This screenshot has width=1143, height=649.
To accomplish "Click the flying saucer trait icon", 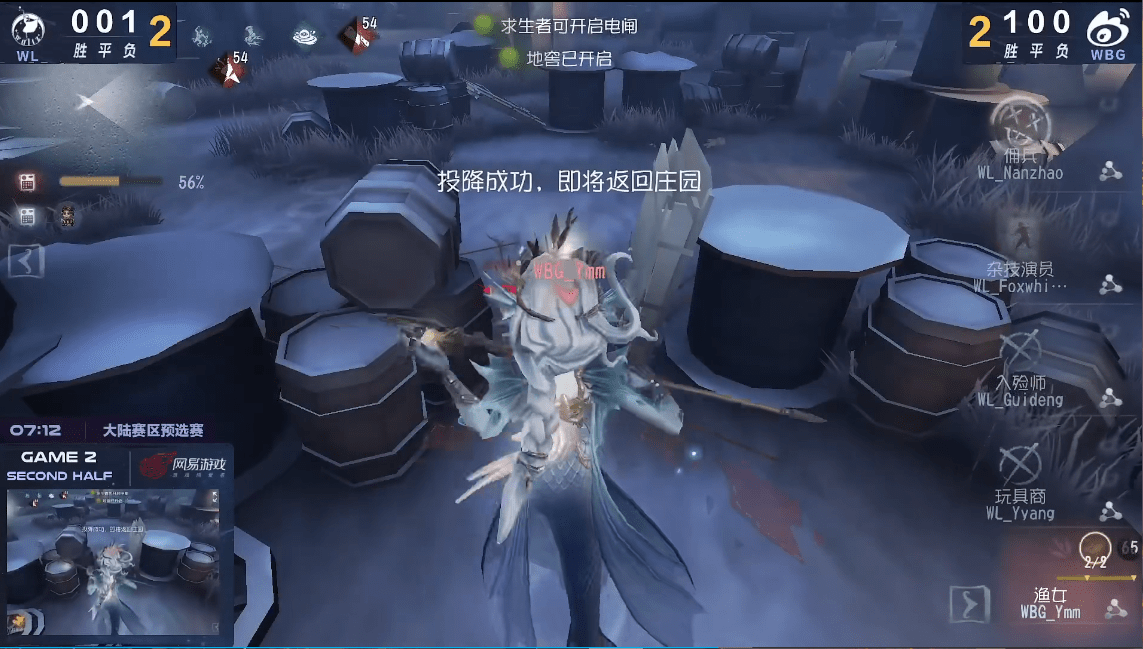I will click(x=305, y=35).
